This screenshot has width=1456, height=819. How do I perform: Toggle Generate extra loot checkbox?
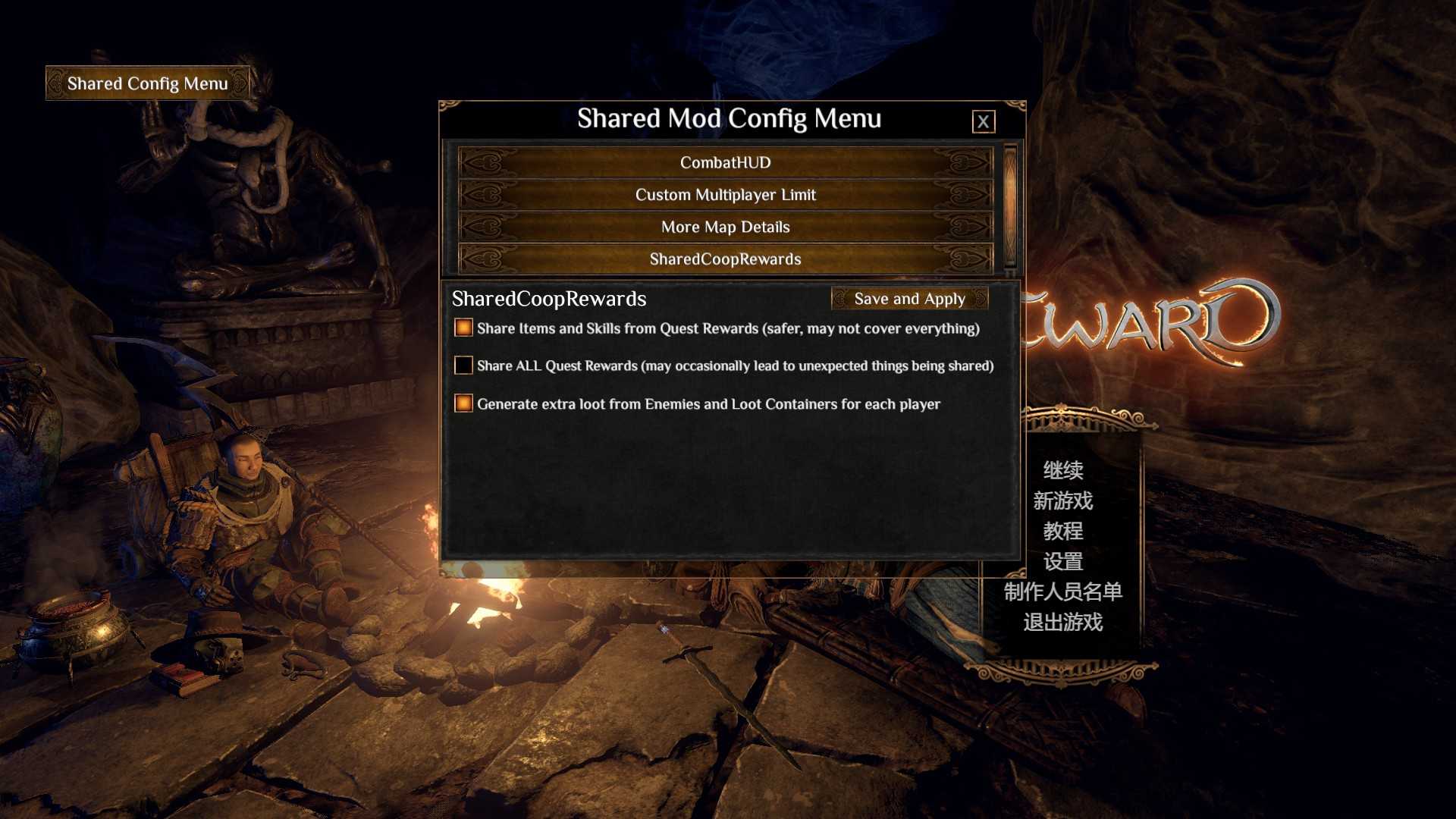tap(463, 403)
